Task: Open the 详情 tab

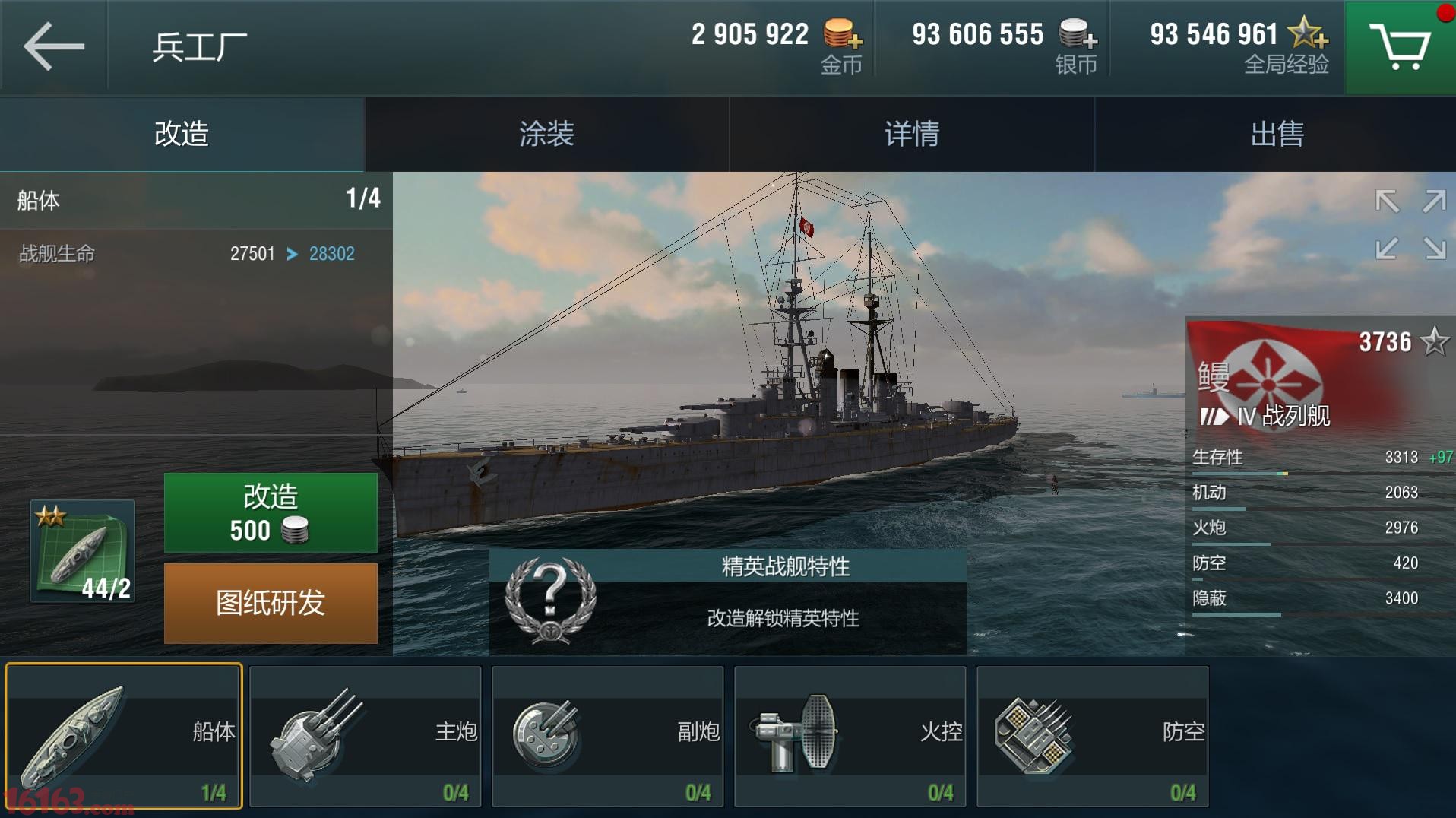Action: coord(911,135)
